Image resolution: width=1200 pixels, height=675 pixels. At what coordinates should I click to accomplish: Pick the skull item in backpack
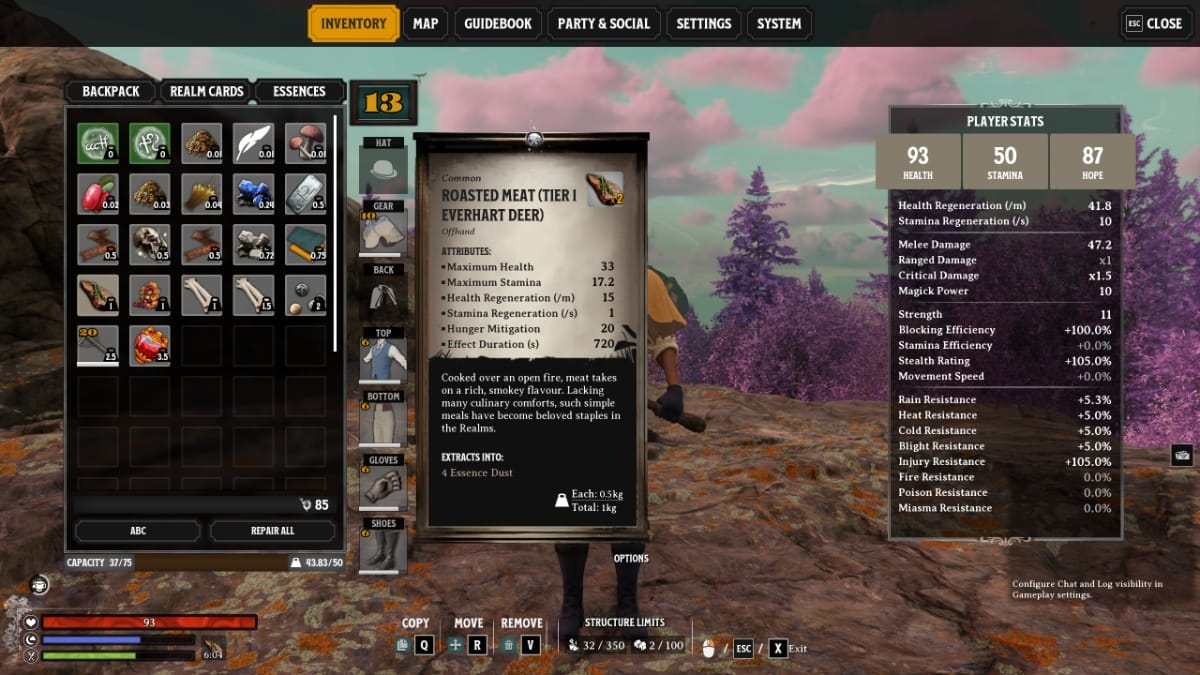point(149,245)
